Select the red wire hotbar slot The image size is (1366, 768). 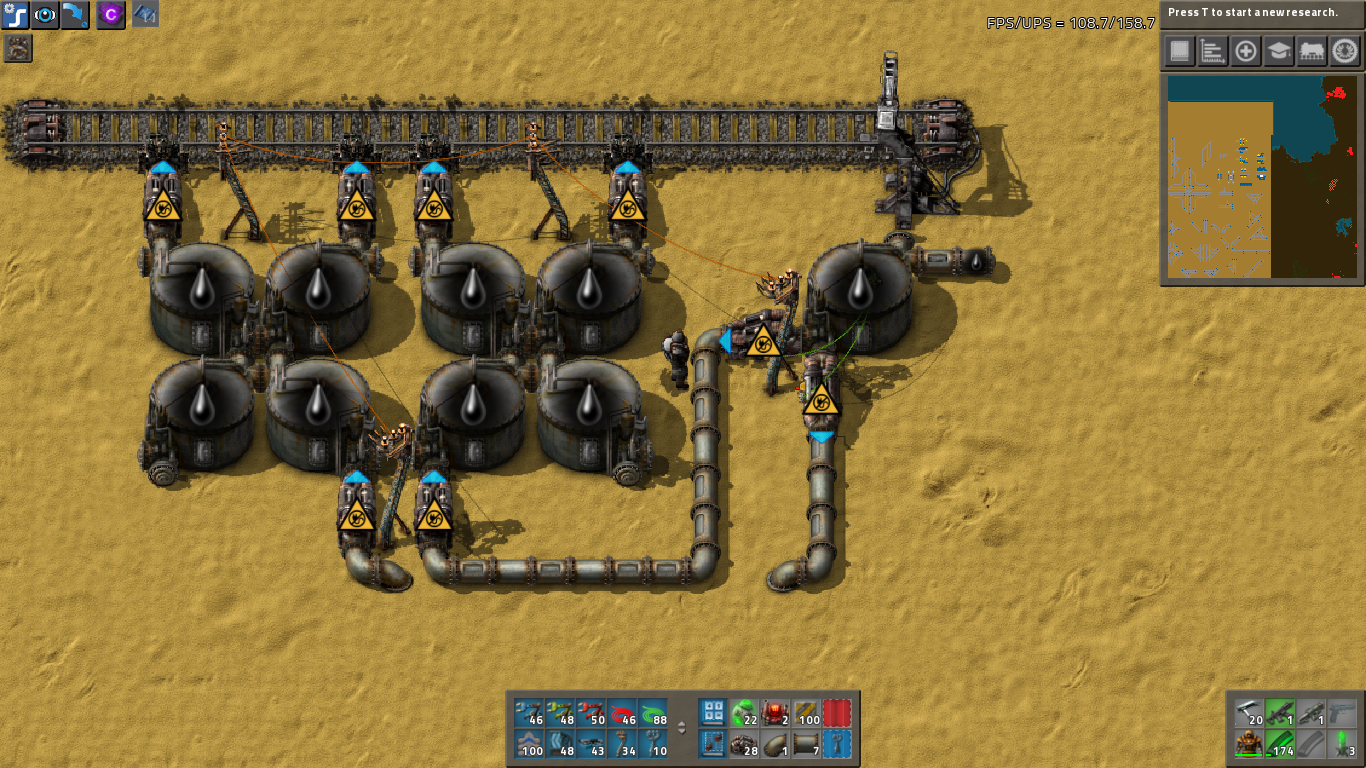(622, 714)
